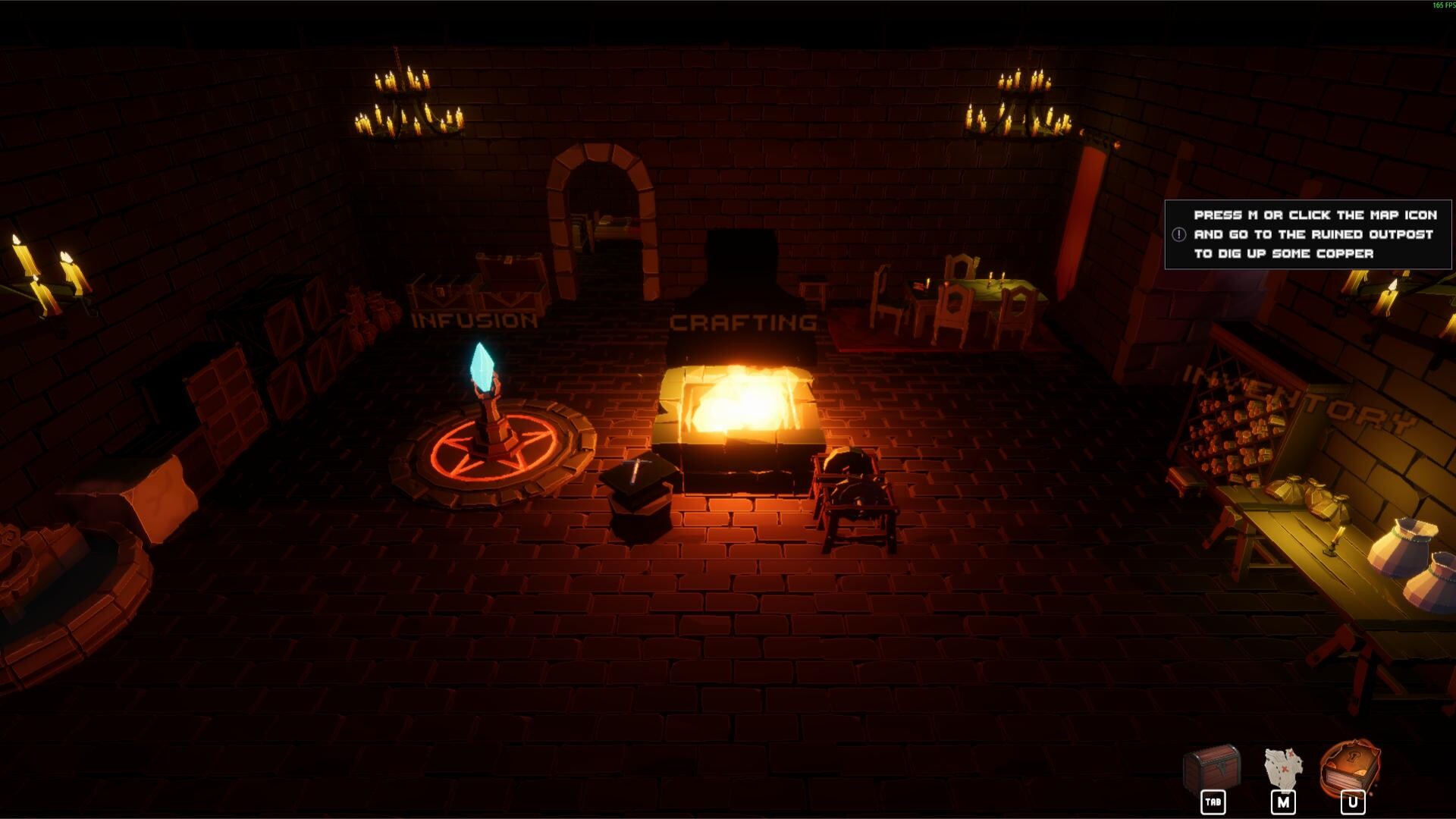1456x819 pixels.
Task: Click the exclamation icon in the tutorial popup
Action: pos(1180,235)
